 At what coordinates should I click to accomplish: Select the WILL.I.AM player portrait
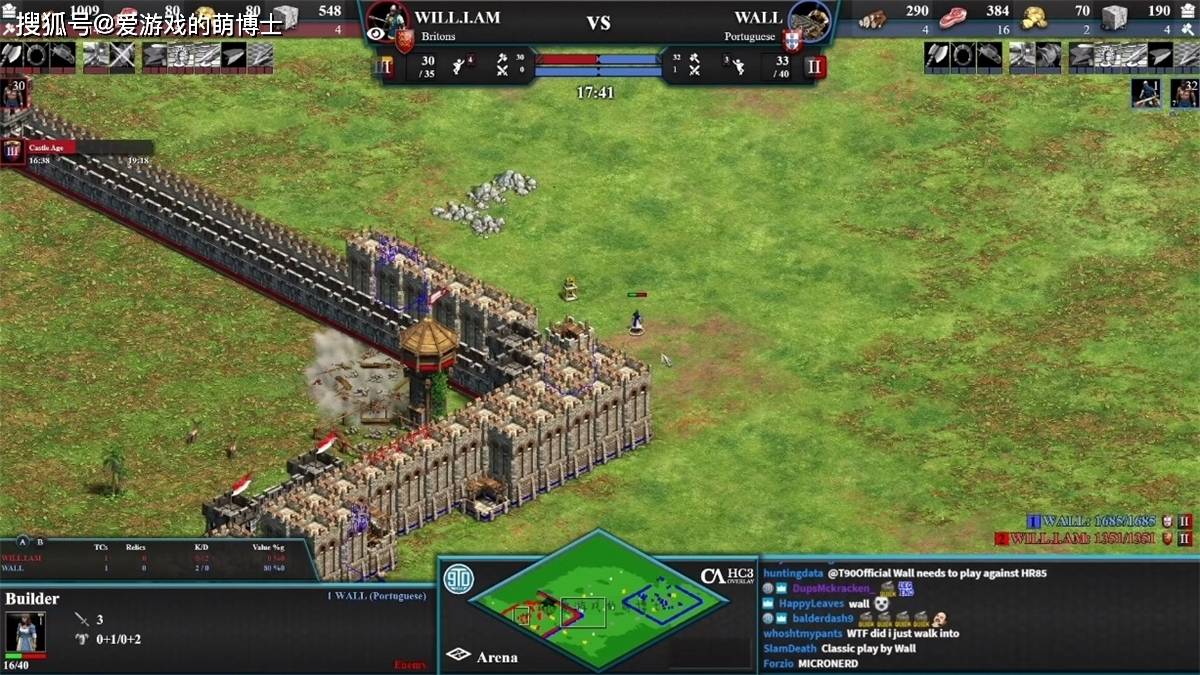coord(389,16)
